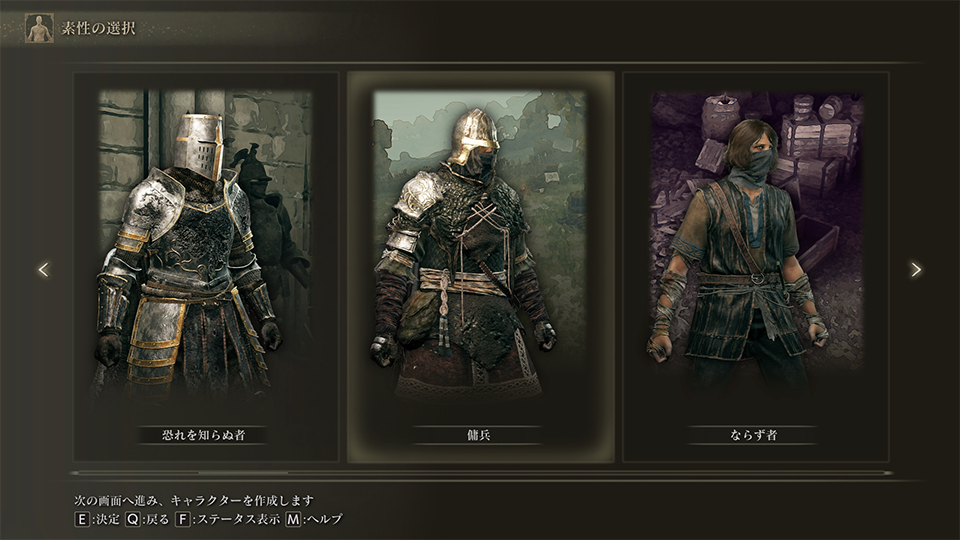960x540 pixels.
Task: Show previous classes with left arrow
Action: point(43,269)
